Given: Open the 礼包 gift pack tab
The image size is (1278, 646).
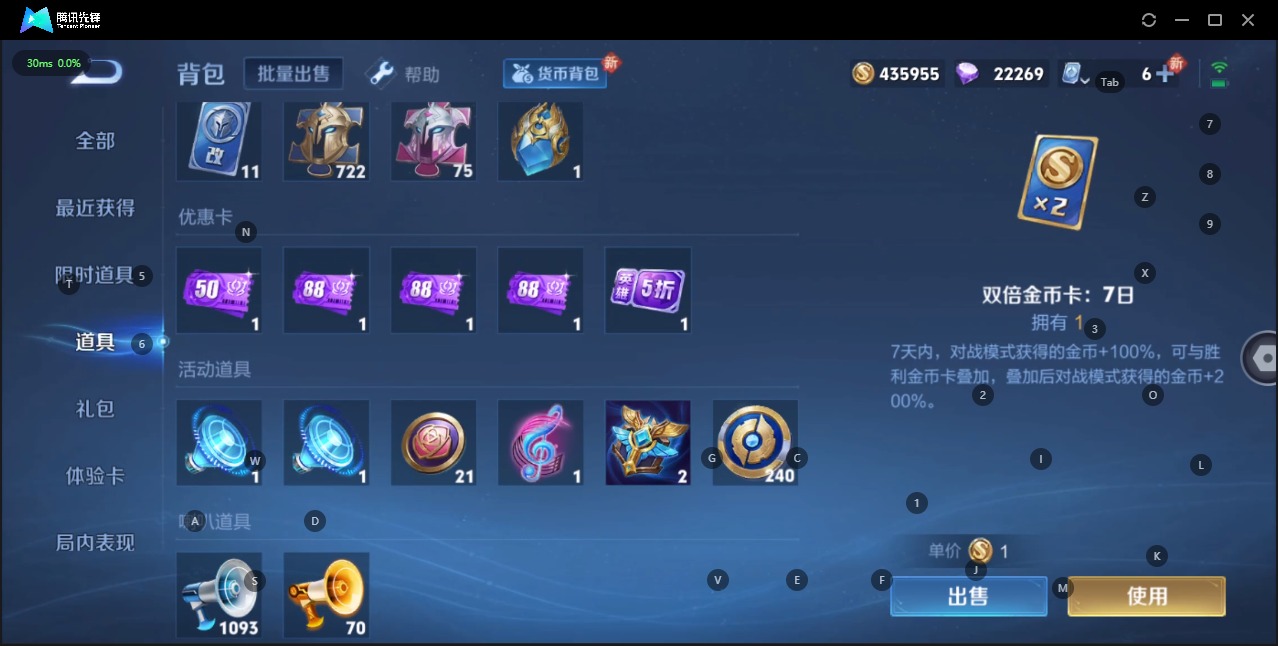Looking at the screenshot, I should point(95,409).
